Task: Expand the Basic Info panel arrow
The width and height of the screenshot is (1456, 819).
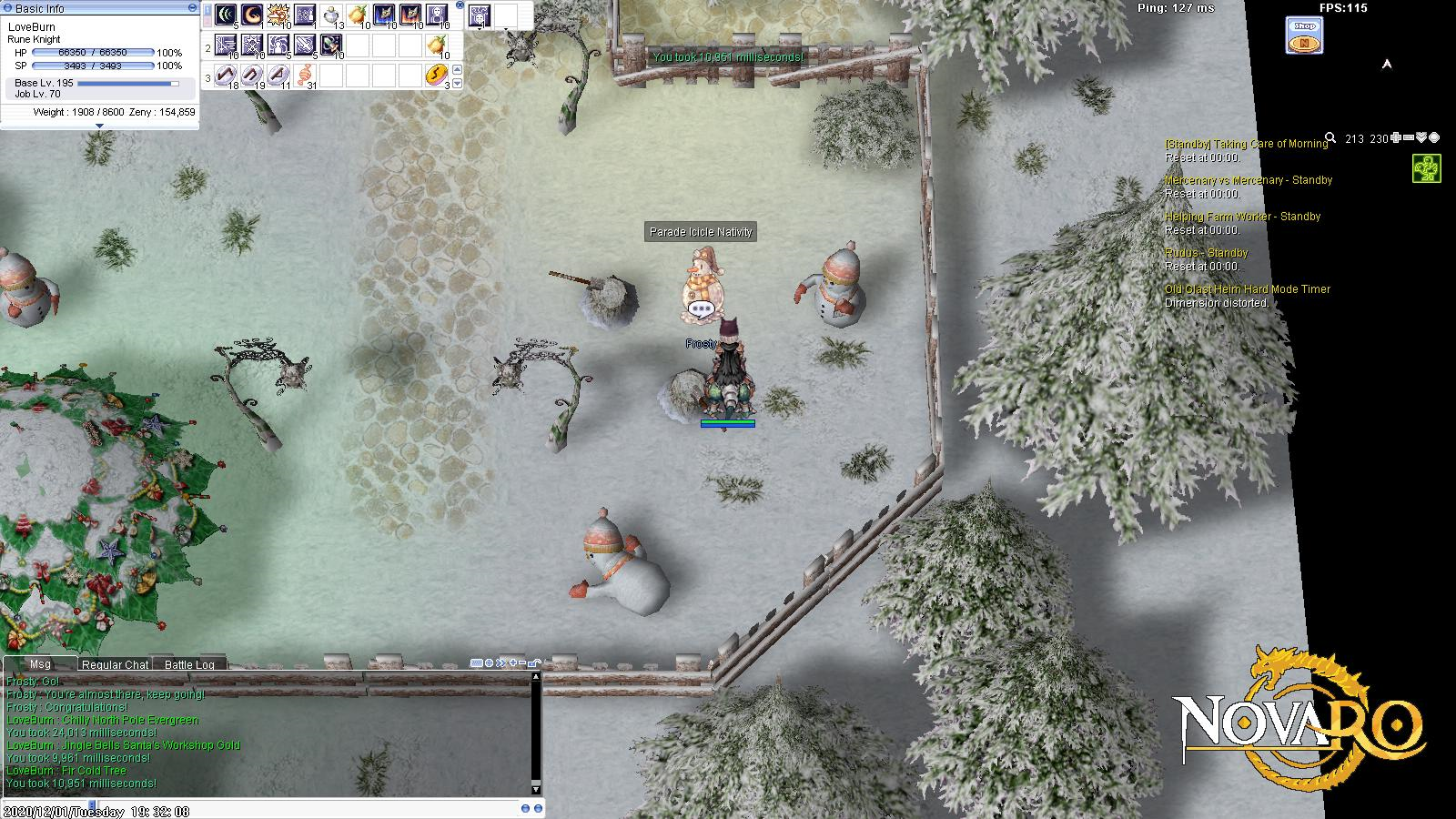Action: tap(99, 126)
